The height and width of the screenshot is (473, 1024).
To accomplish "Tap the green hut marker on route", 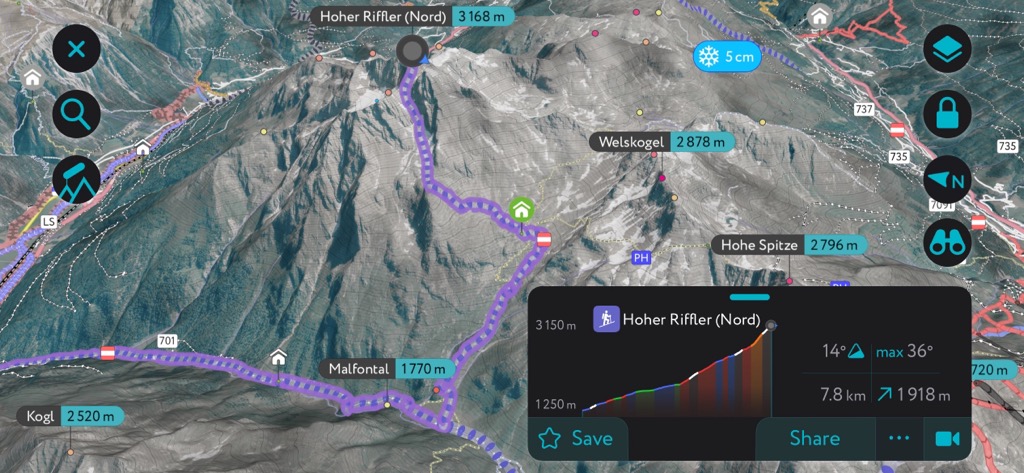I will (520, 209).
